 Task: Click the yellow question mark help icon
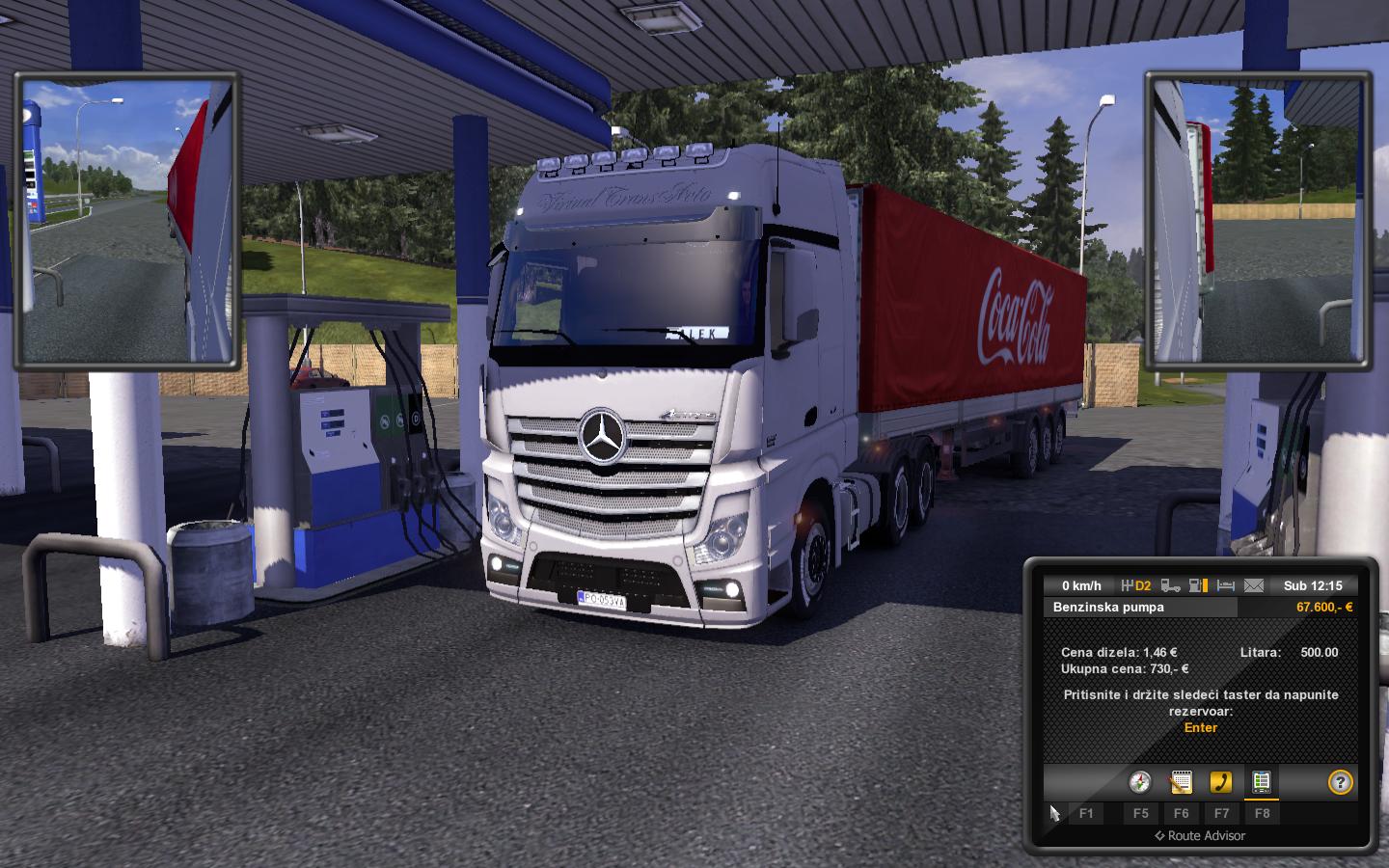(x=1340, y=781)
